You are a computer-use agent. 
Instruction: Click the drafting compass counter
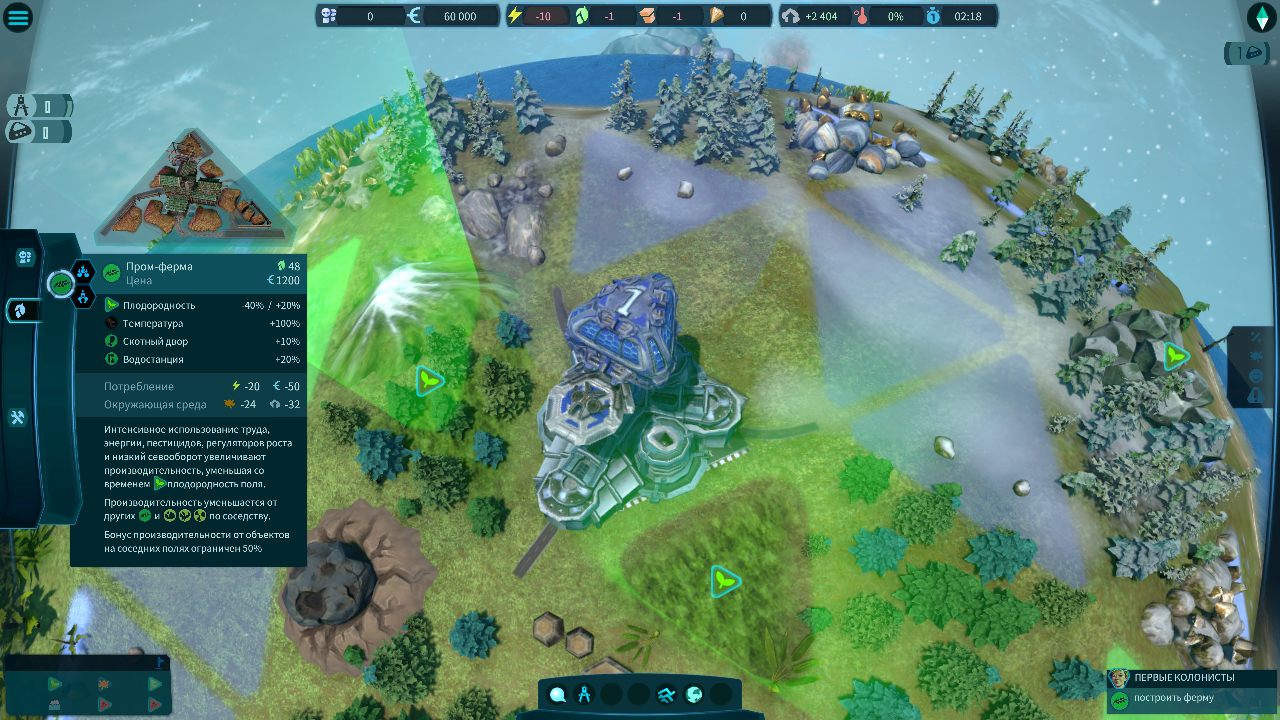point(38,106)
